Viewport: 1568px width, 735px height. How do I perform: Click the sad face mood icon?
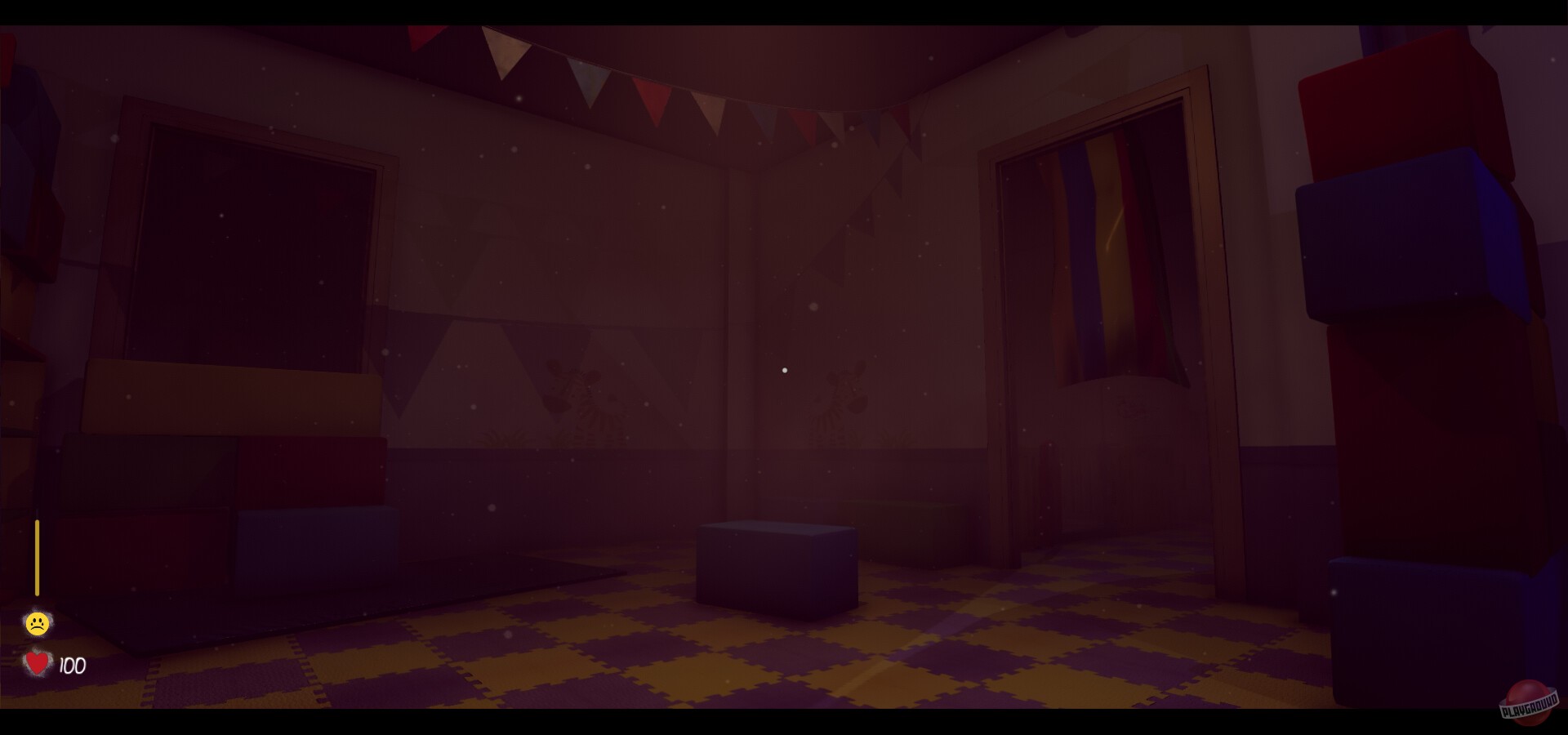[x=36, y=622]
